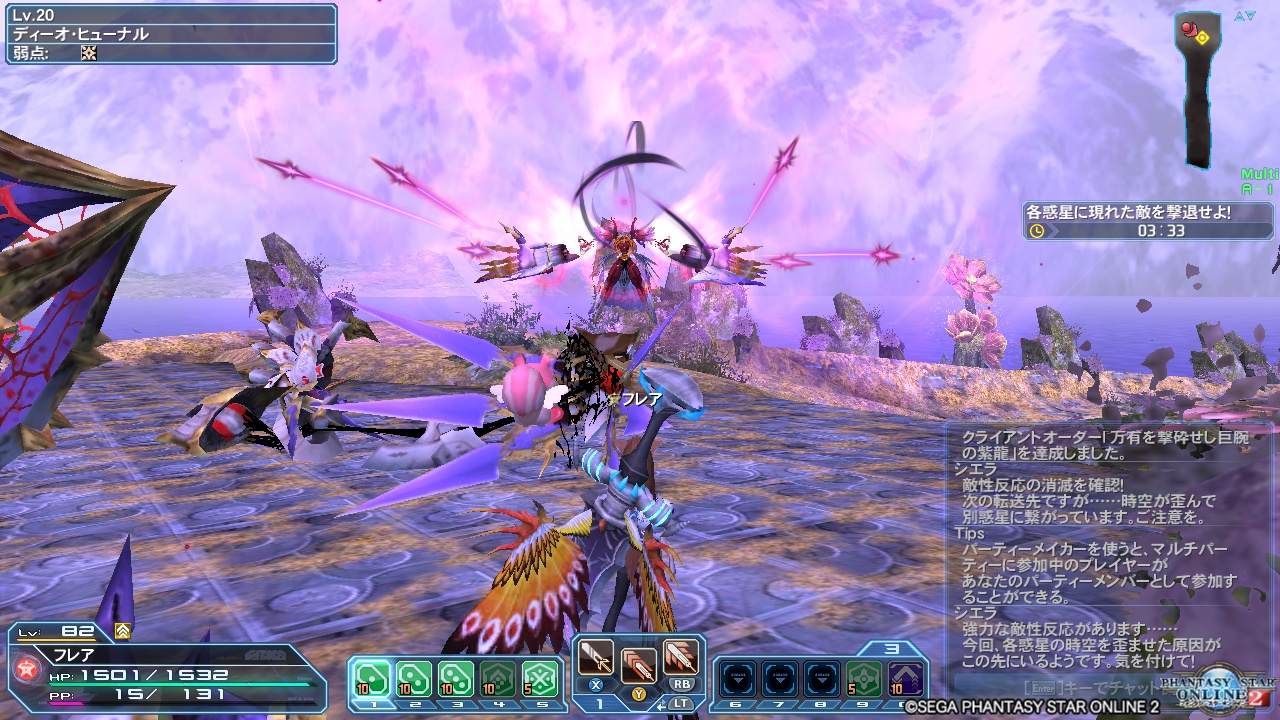Viewport: 1280px width, 720px height.
Task: Click the weapon palette number 1 tab
Action: [599, 703]
